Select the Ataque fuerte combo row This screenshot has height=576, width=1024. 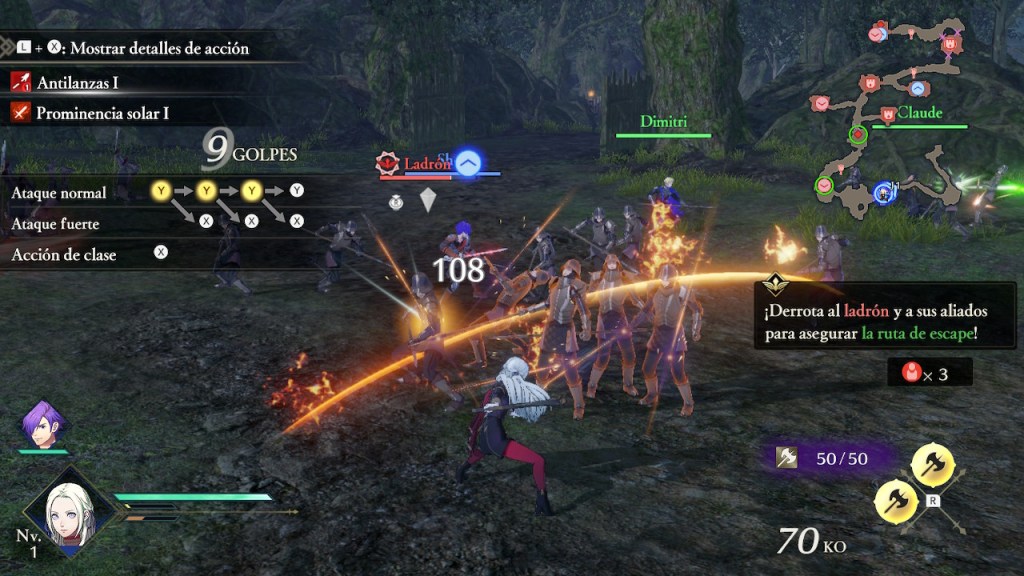click(56, 223)
